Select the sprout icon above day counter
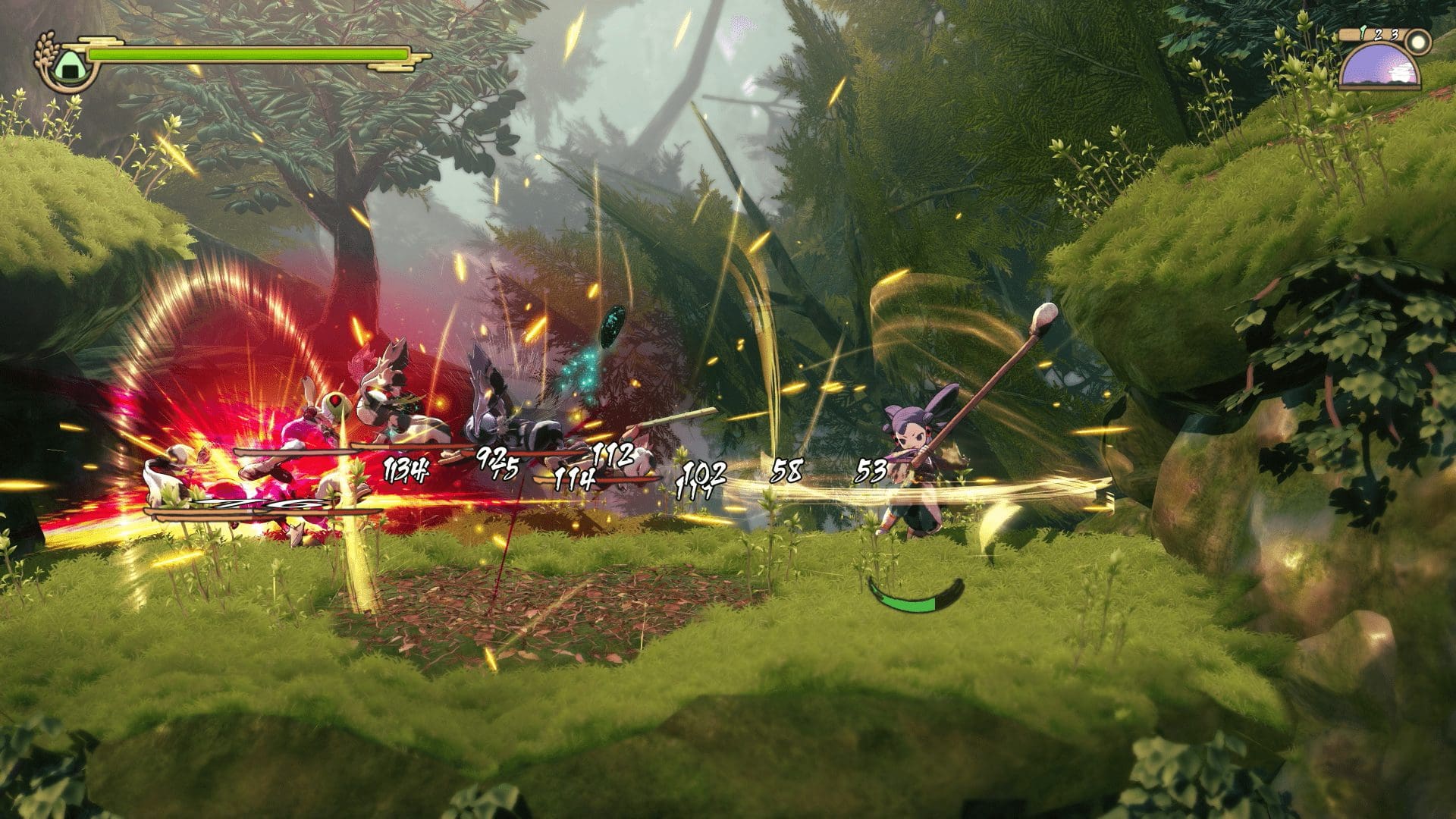 tap(1363, 33)
